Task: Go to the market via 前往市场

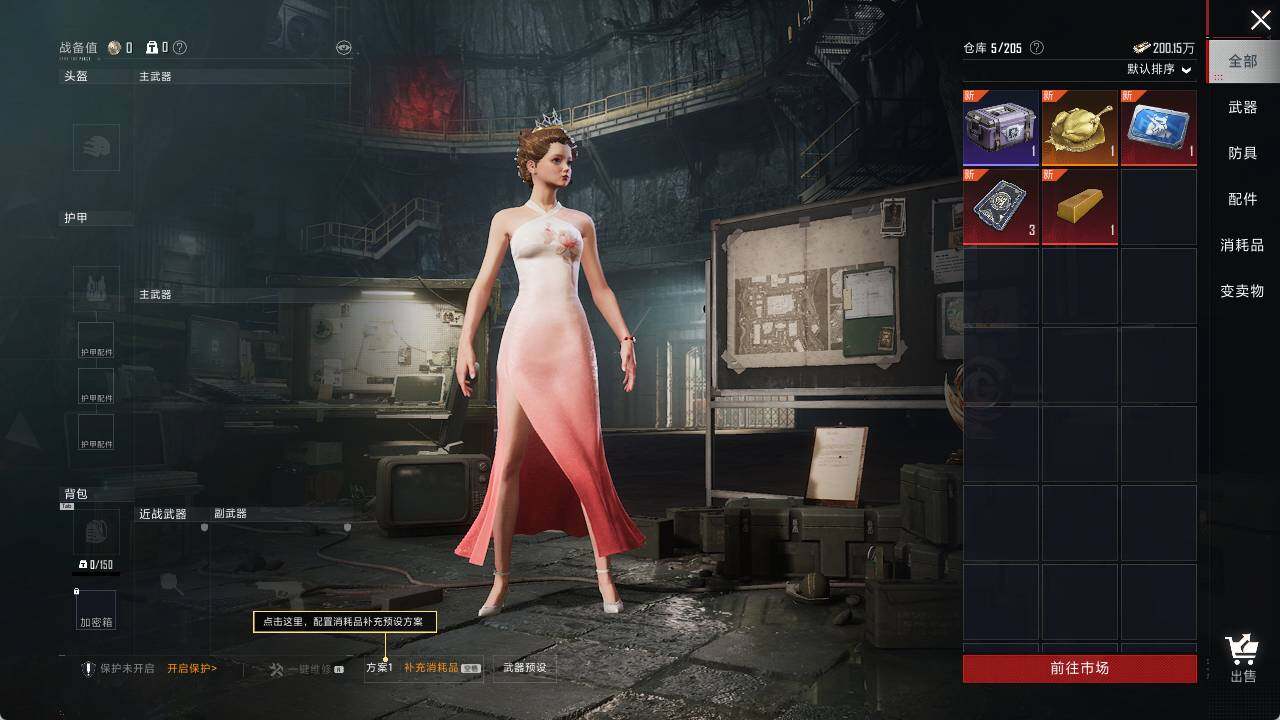Action: [x=1080, y=668]
